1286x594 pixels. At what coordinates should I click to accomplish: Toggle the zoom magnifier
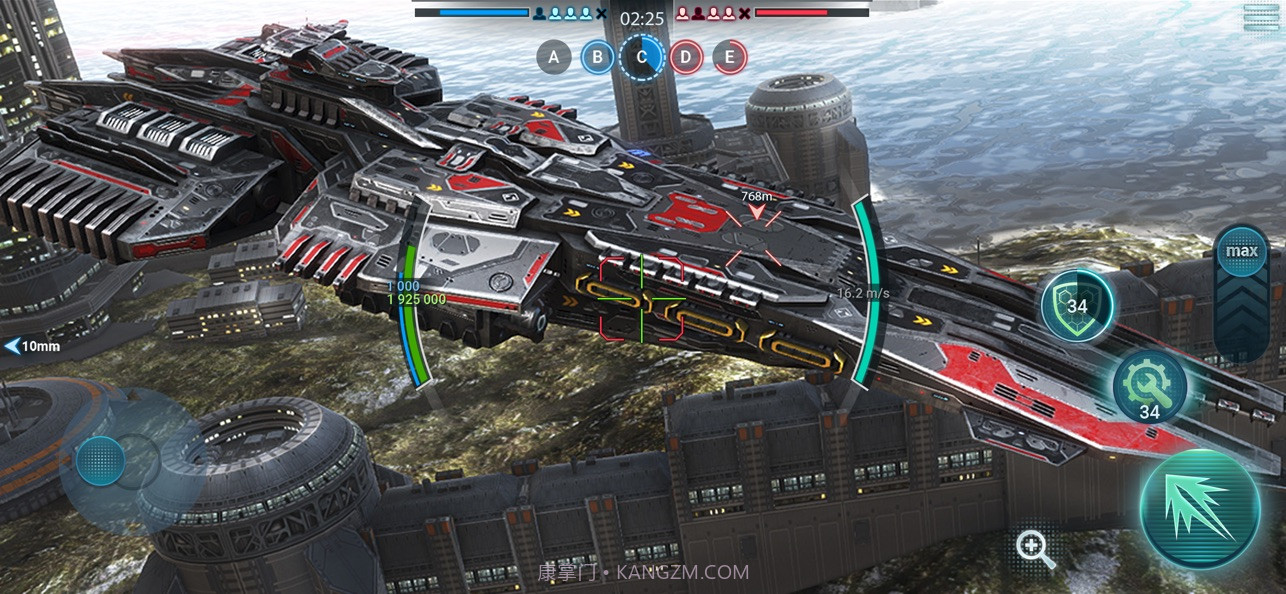1035,549
